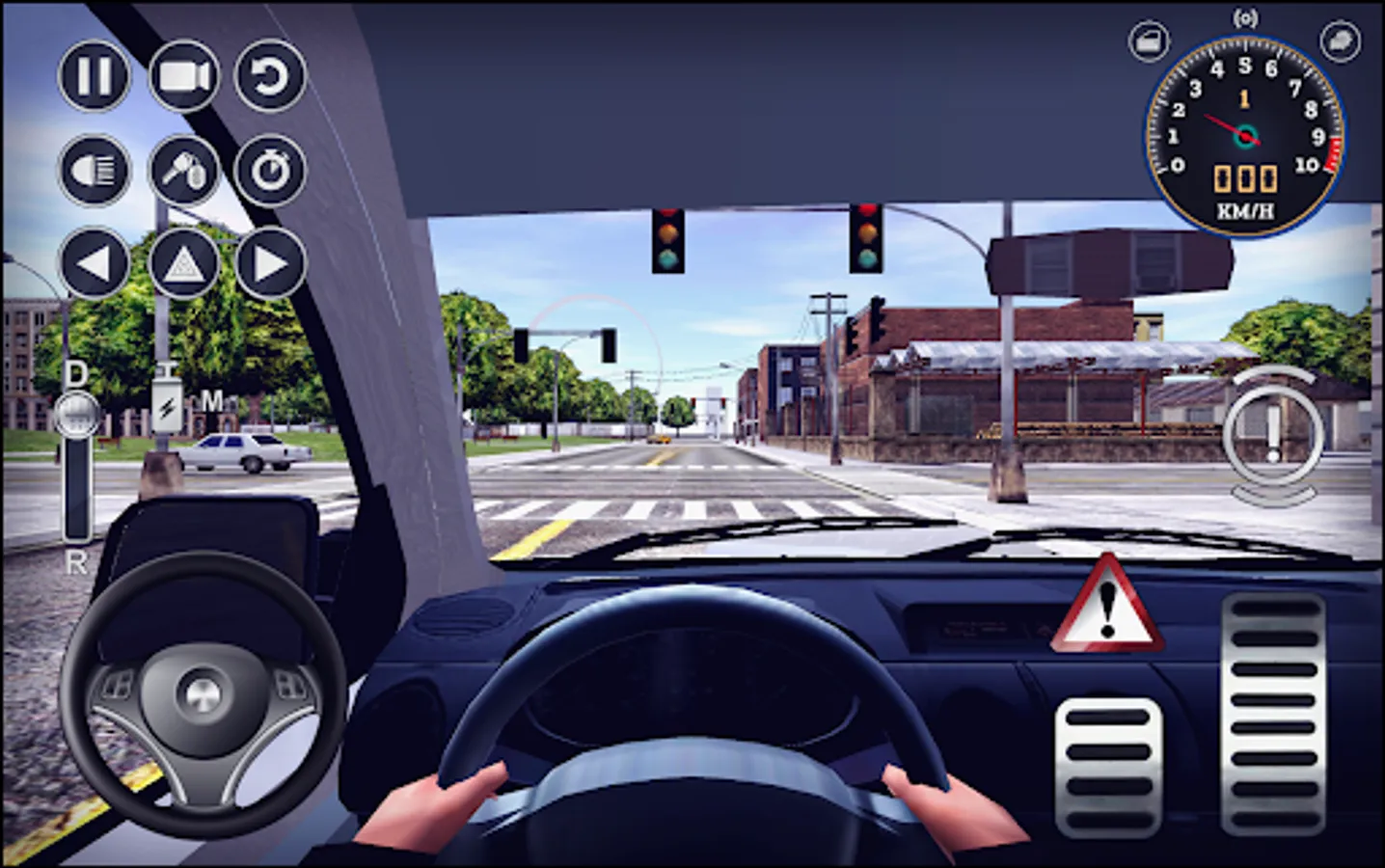The height and width of the screenshot is (868, 1385).
Task: Start recording with the camera icon
Action: (x=183, y=76)
